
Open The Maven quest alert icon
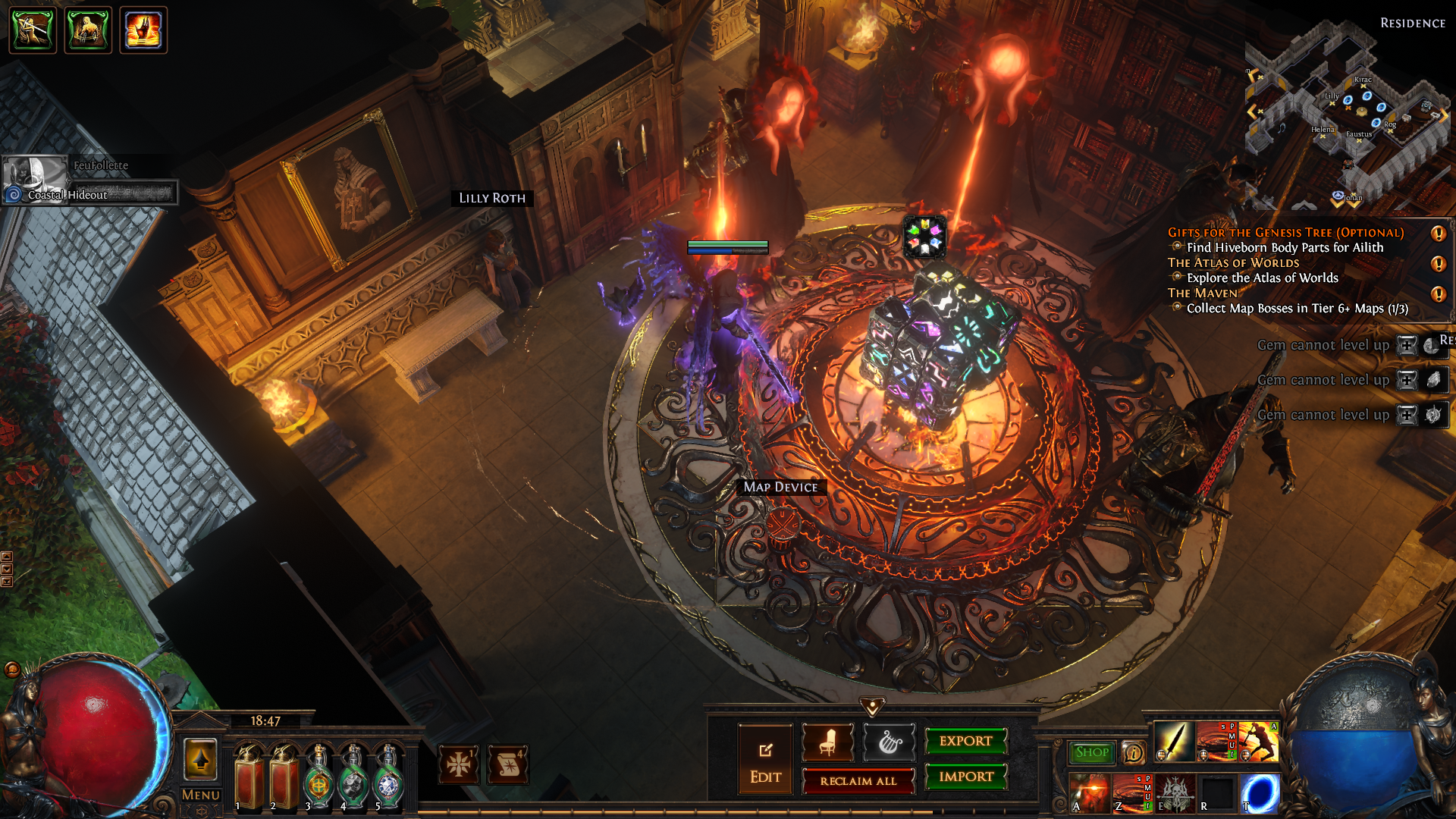click(x=1437, y=294)
